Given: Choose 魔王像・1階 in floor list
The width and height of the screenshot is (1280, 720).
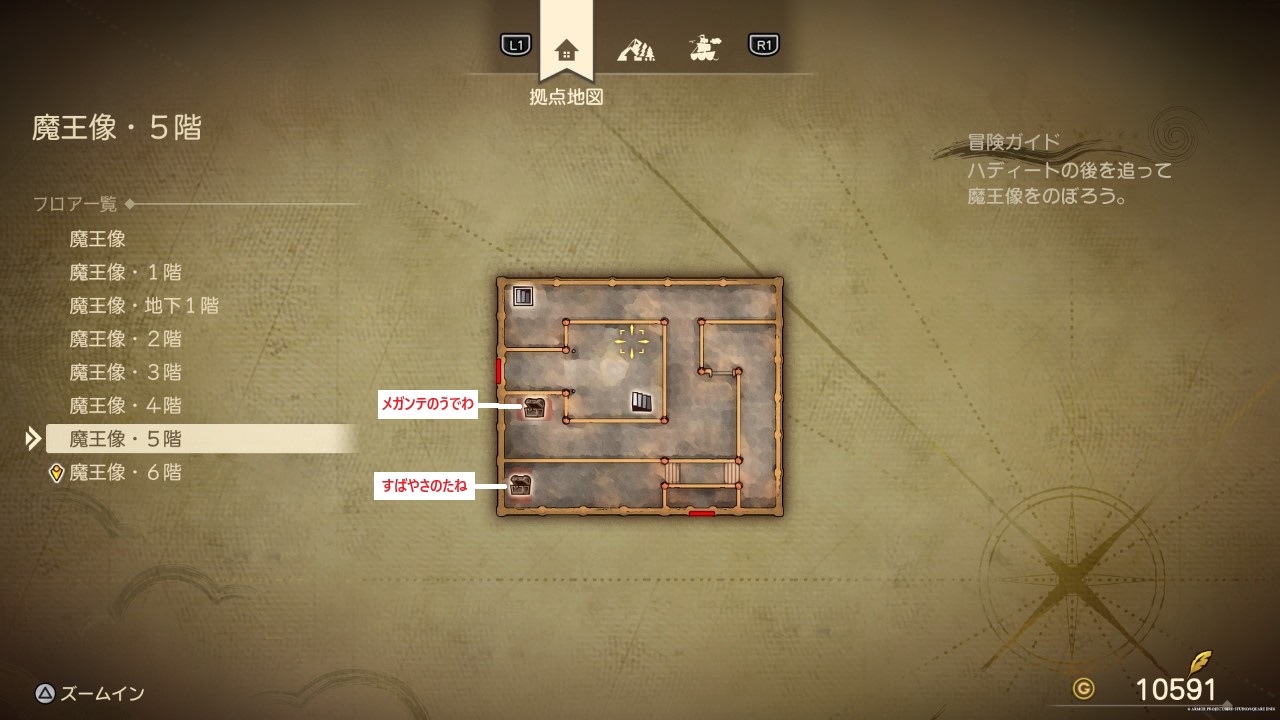Looking at the screenshot, I should pos(125,272).
